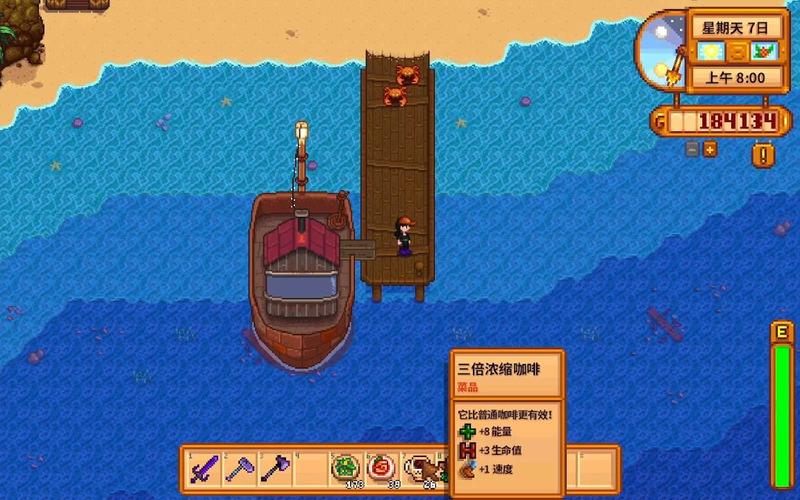This screenshot has width=800, height=500.
Task: Click the zoom-out minus button
Action: click(x=692, y=149)
